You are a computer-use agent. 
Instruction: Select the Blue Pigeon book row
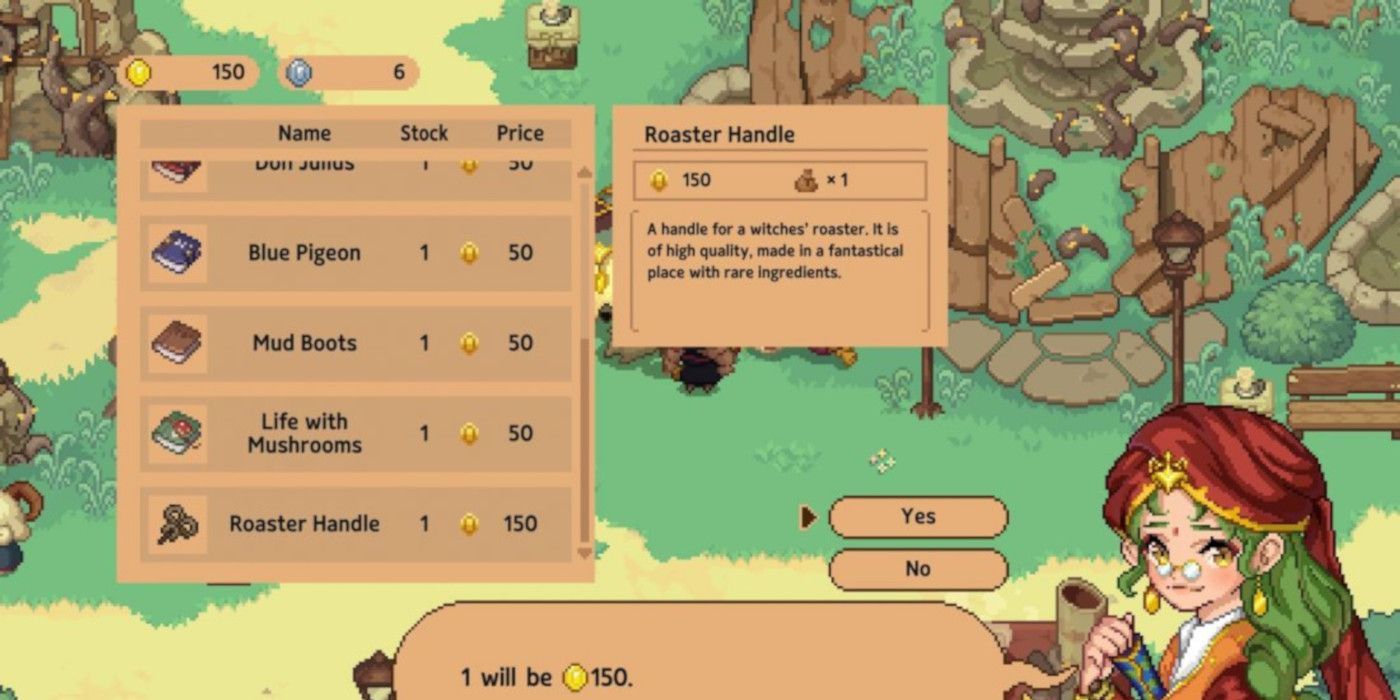tap(354, 253)
